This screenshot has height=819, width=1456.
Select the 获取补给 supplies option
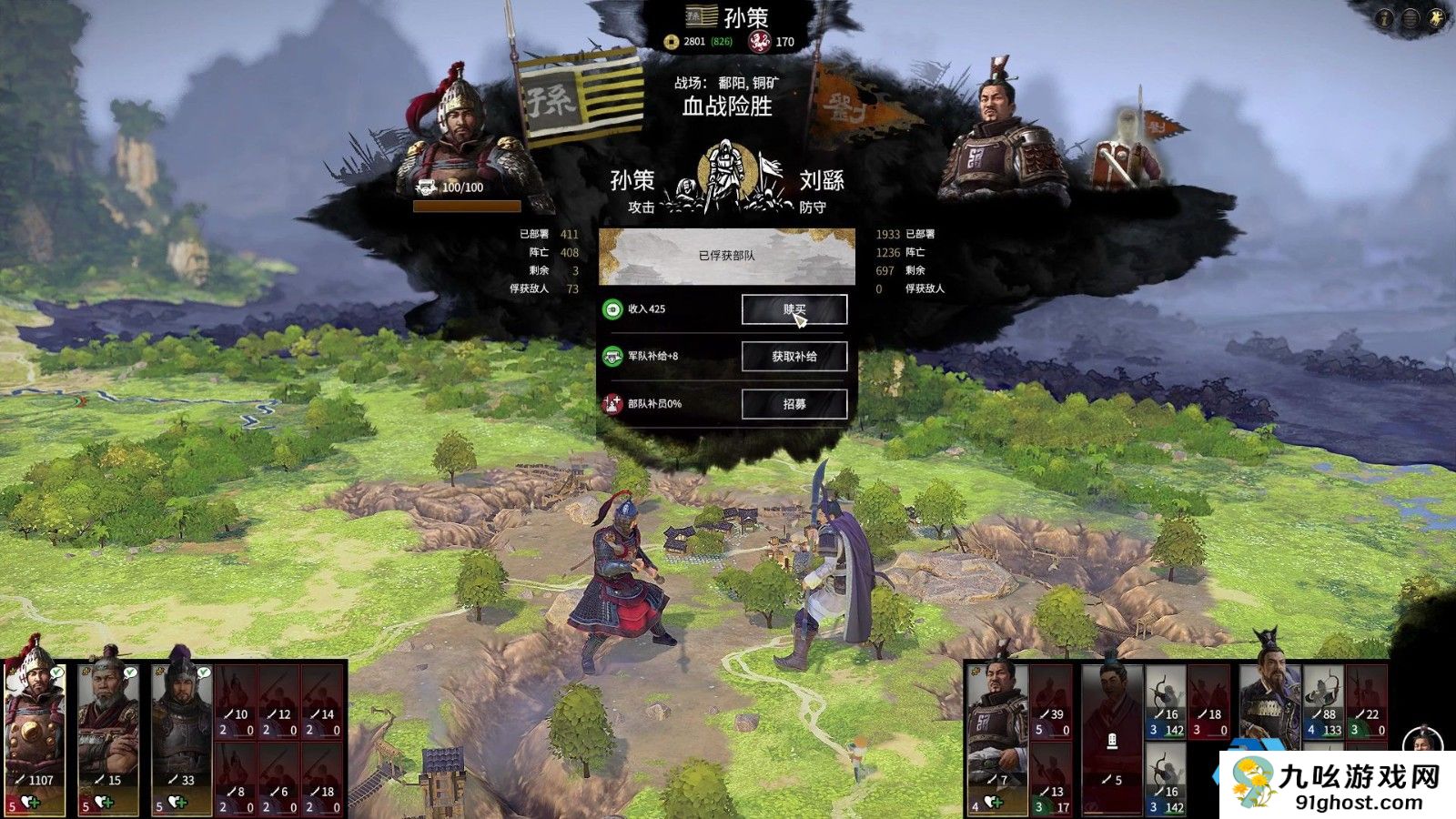(794, 357)
